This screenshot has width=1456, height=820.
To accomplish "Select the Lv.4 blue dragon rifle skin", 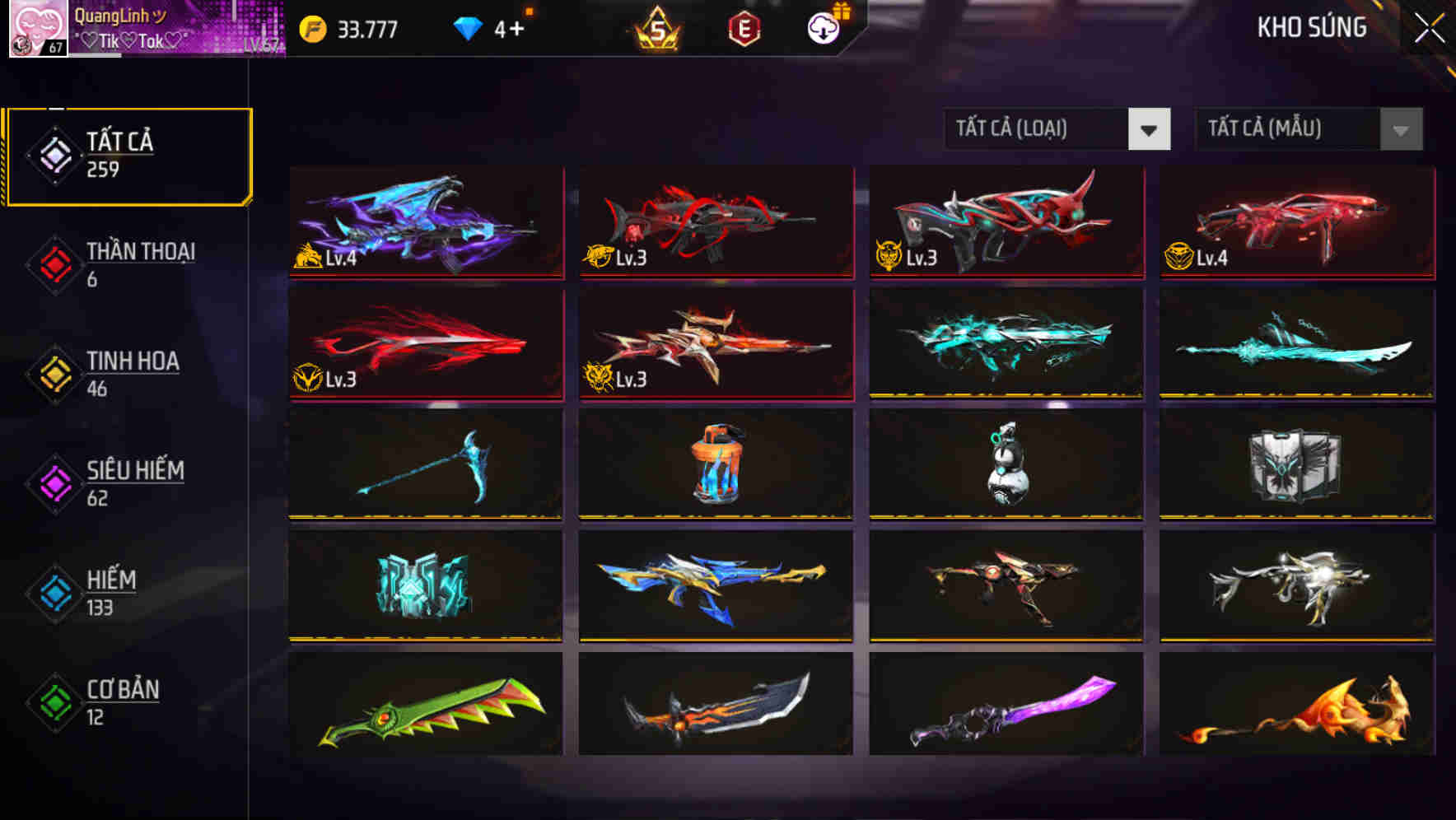I will (425, 222).
